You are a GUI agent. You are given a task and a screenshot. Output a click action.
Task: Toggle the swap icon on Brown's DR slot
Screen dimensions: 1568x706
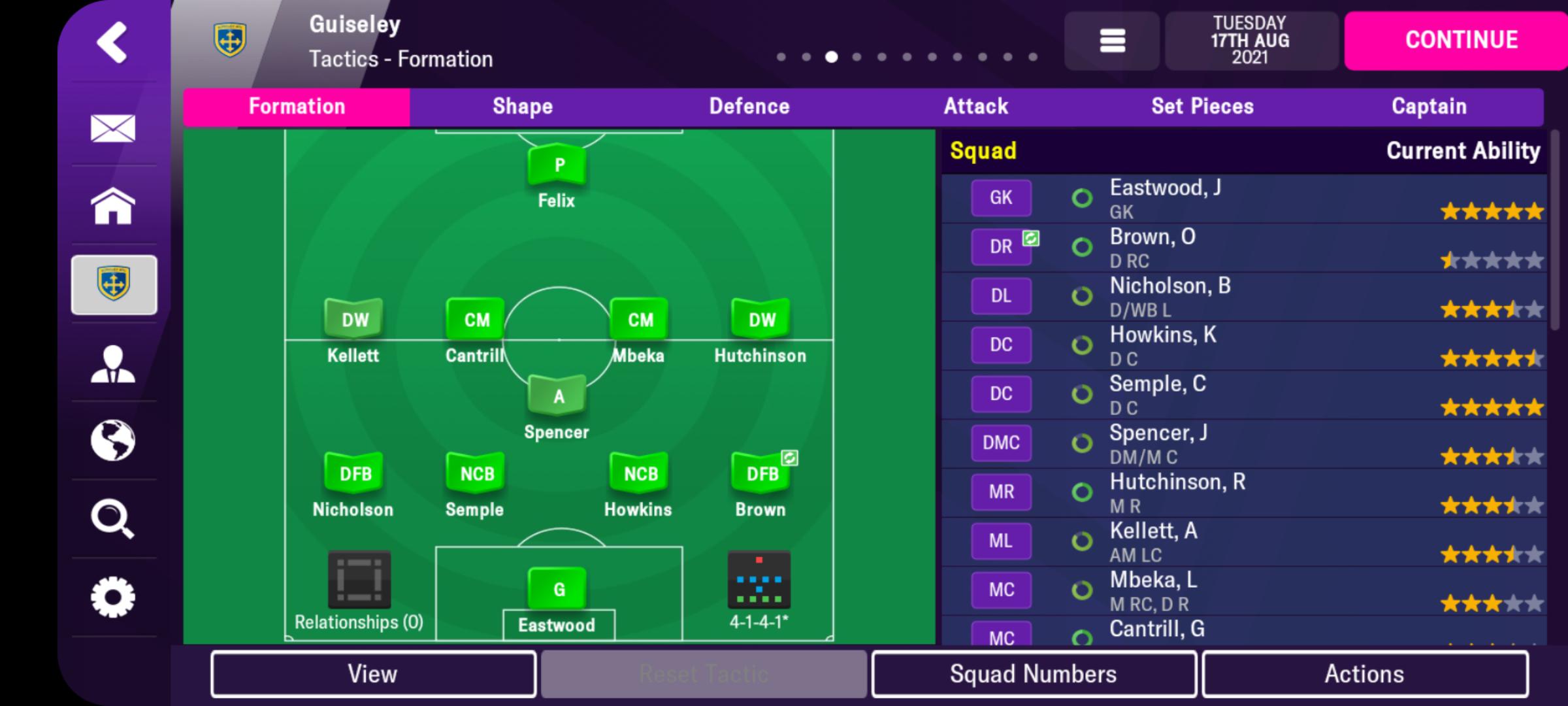pos(1030,239)
